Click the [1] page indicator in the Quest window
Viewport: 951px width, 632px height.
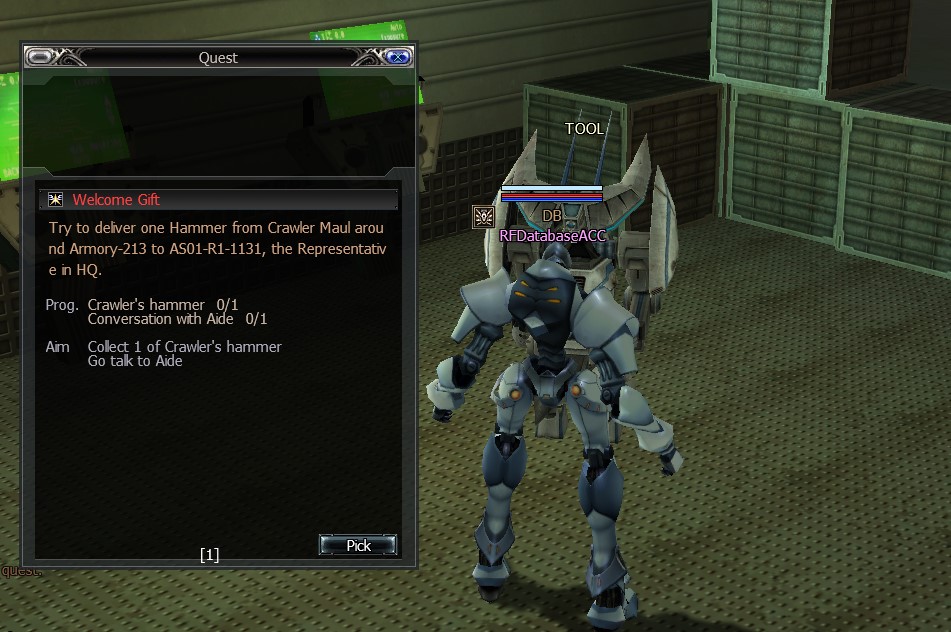click(209, 554)
